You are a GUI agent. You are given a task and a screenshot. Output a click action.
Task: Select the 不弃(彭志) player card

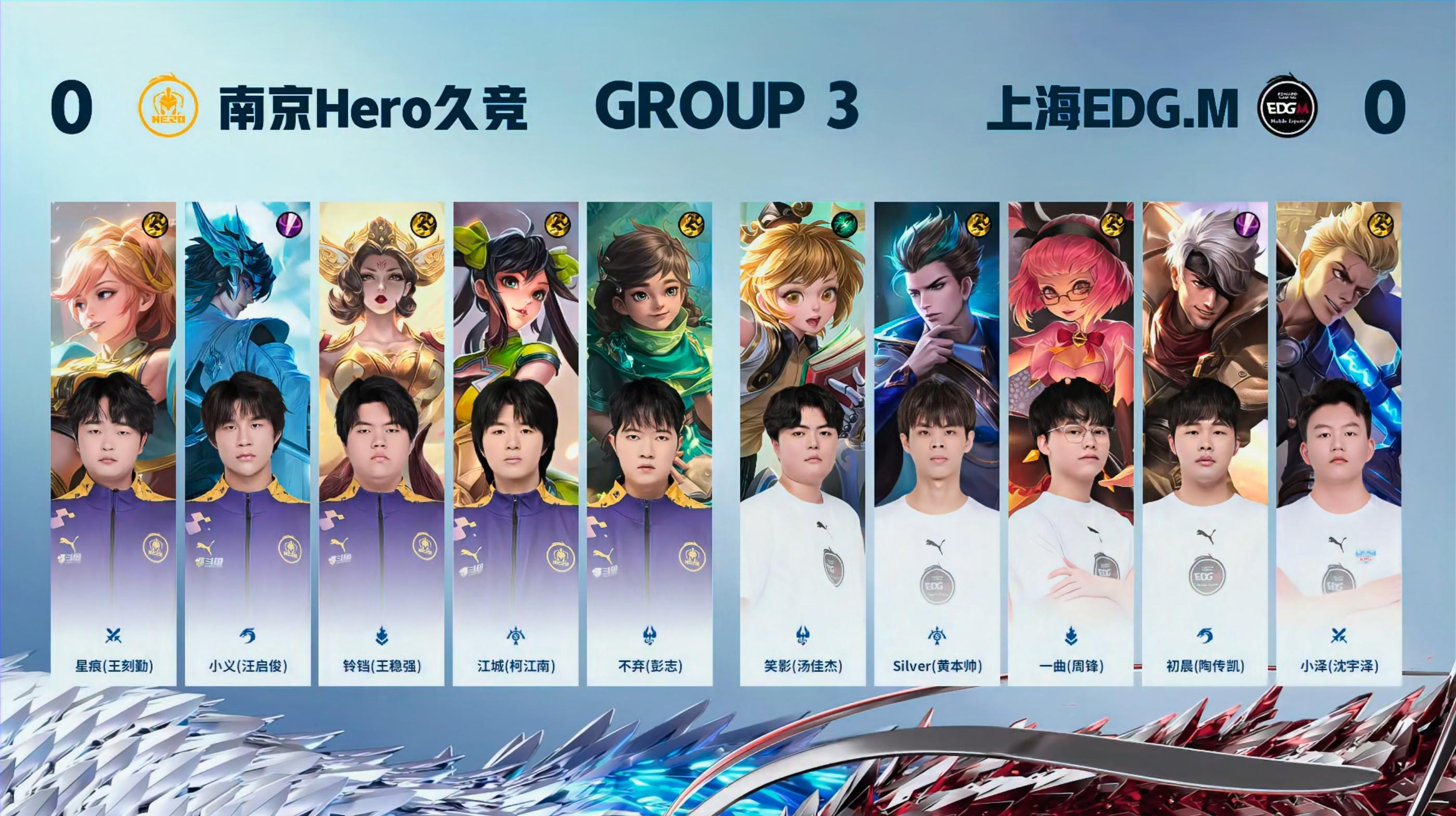click(x=649, y=443)
